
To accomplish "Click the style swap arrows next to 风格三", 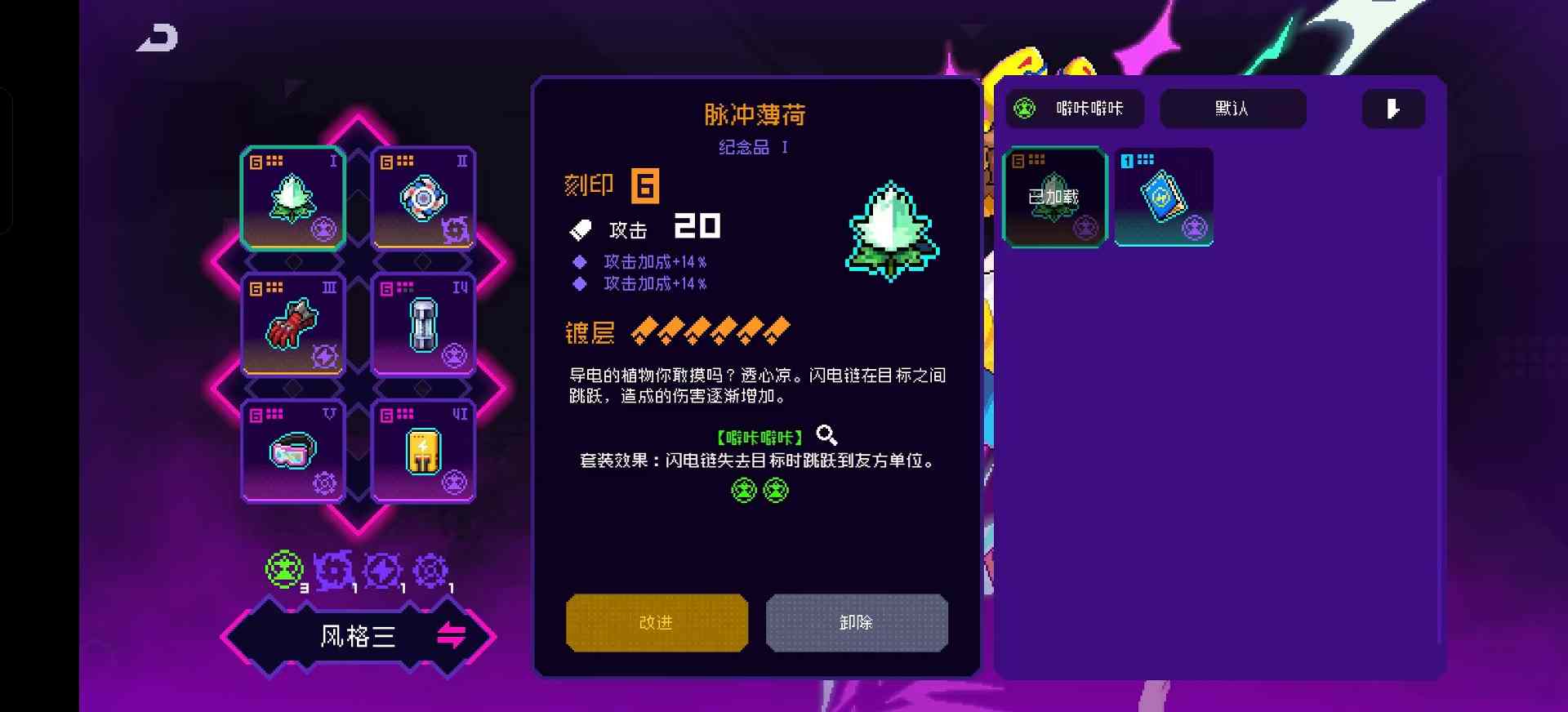I will (x=450, y=636).
